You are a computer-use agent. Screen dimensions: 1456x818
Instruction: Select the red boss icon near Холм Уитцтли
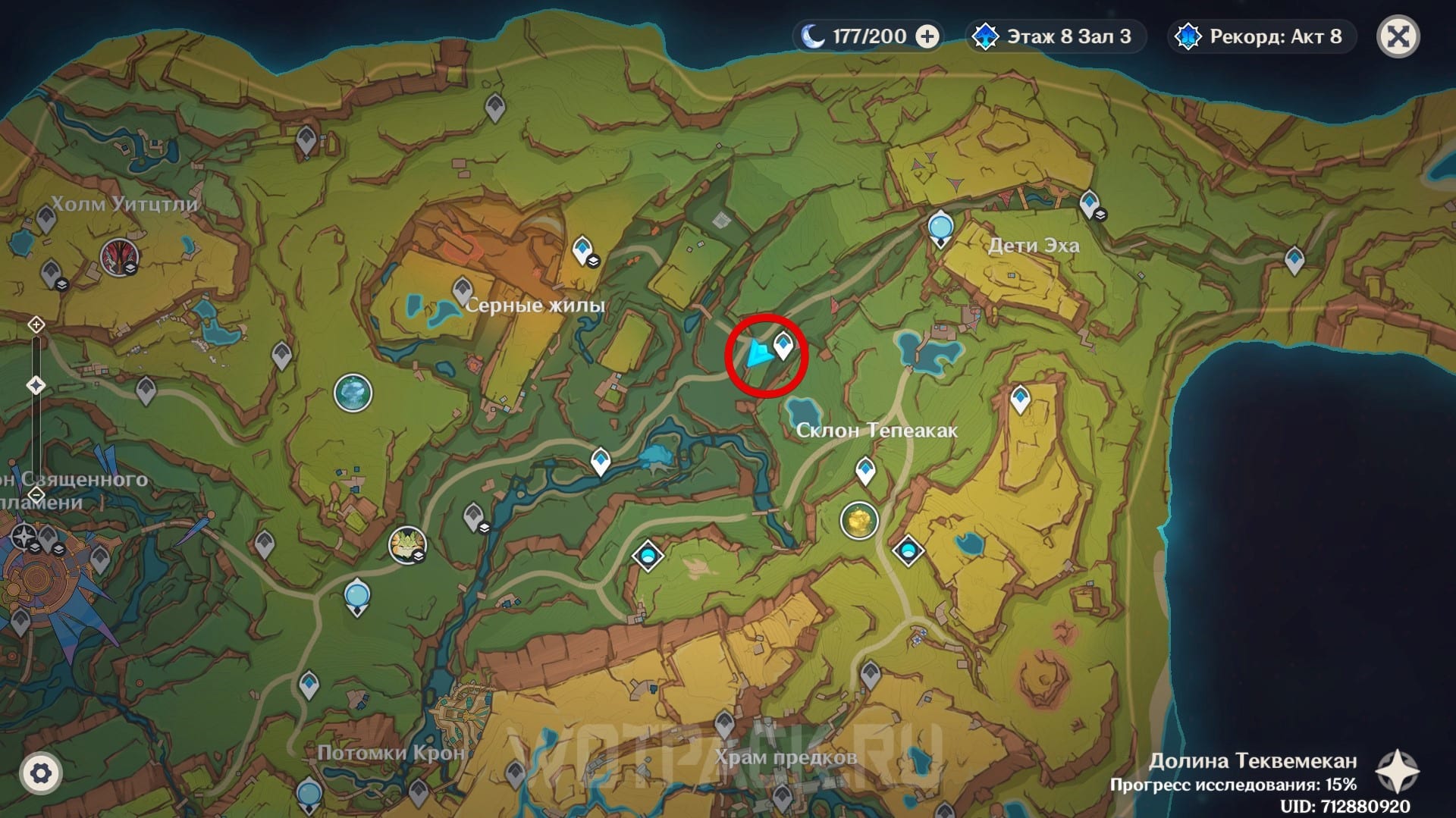coord(118,257)
